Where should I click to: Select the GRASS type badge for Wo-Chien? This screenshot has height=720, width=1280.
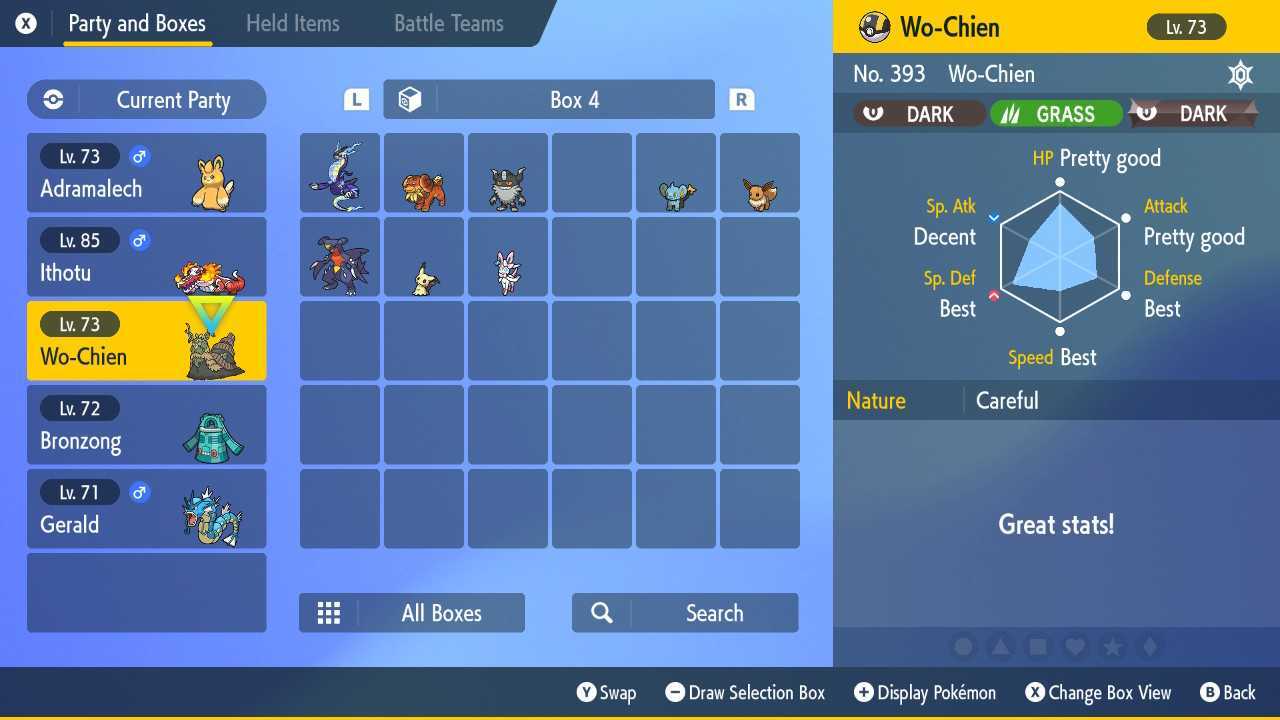1056,113
